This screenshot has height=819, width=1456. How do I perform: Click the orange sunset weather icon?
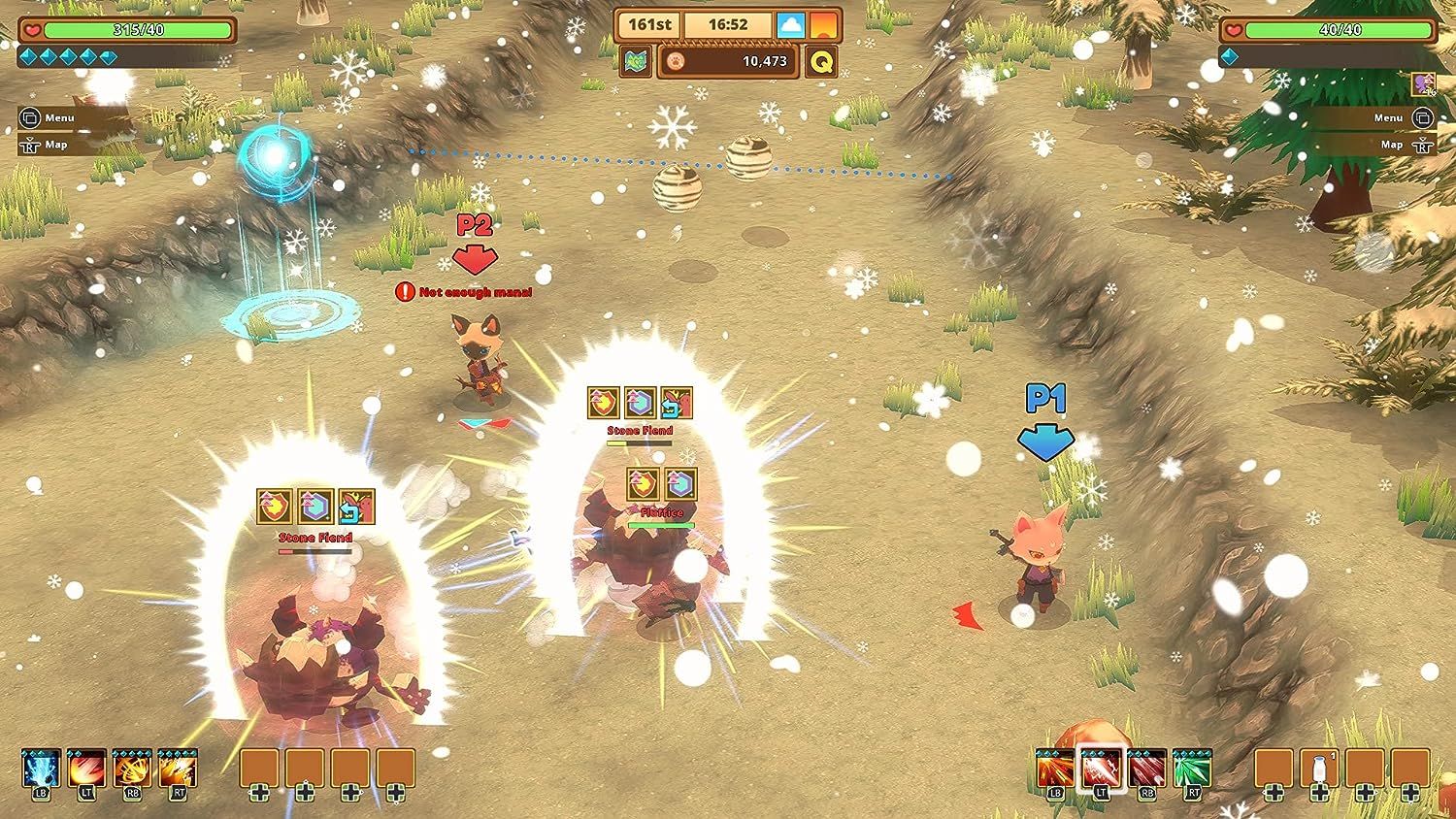coord(824,24)
